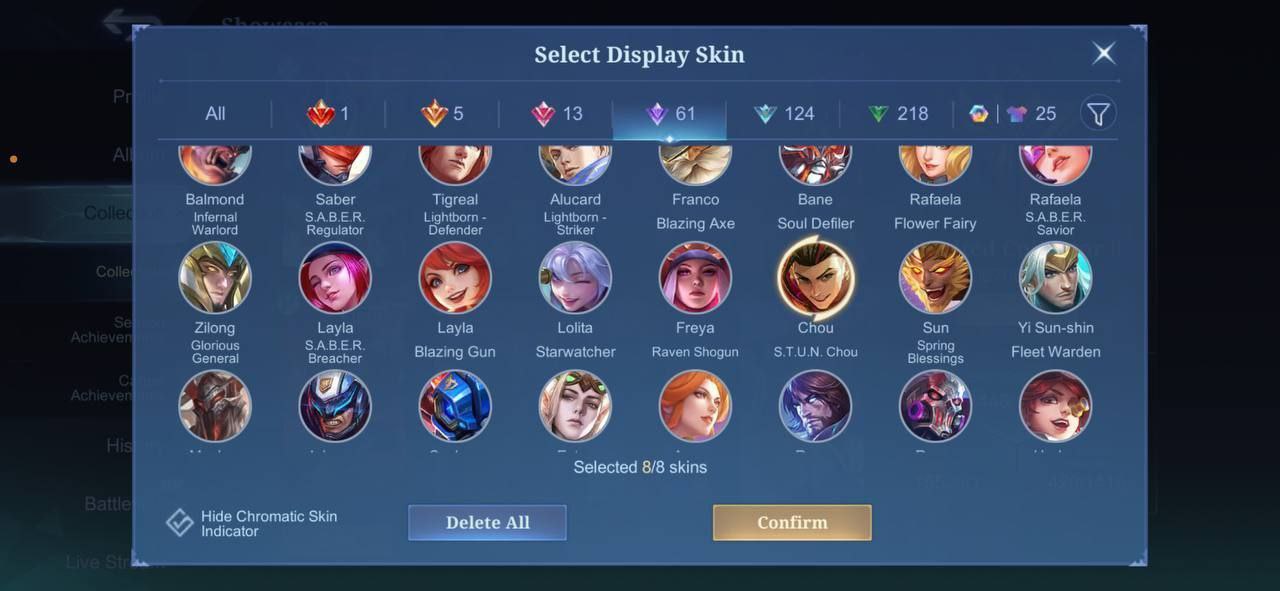
Task: Delete all selected skins
Action: click(x=487, y=522)
